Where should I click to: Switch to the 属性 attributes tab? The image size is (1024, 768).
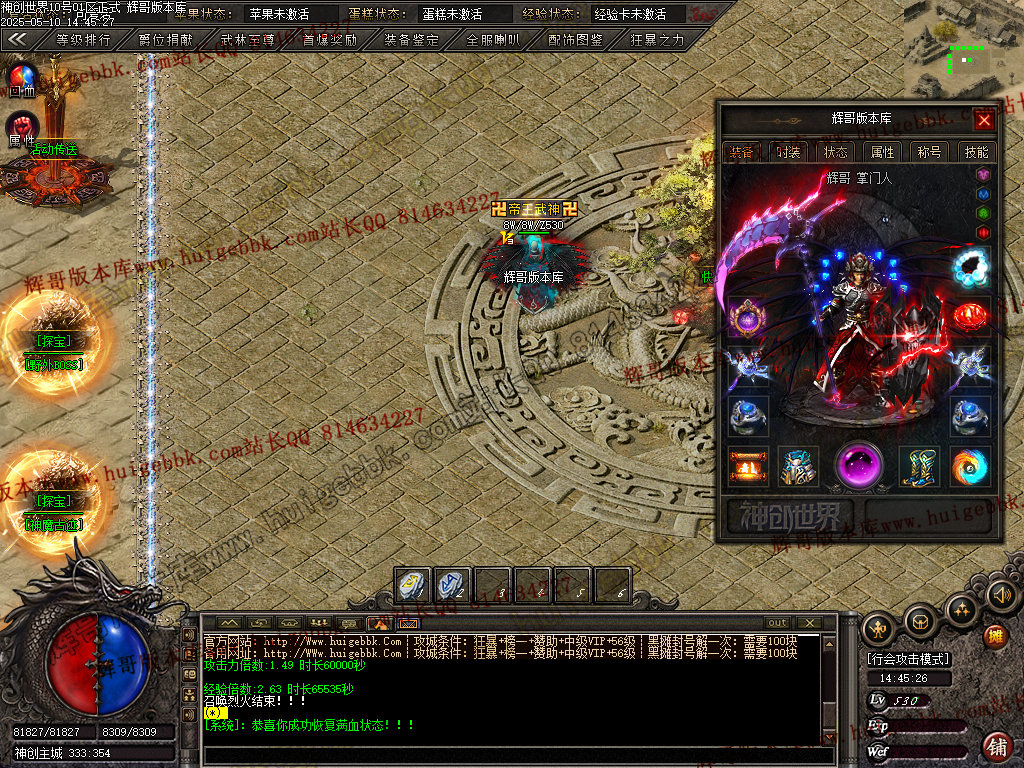tap(883, 152)
